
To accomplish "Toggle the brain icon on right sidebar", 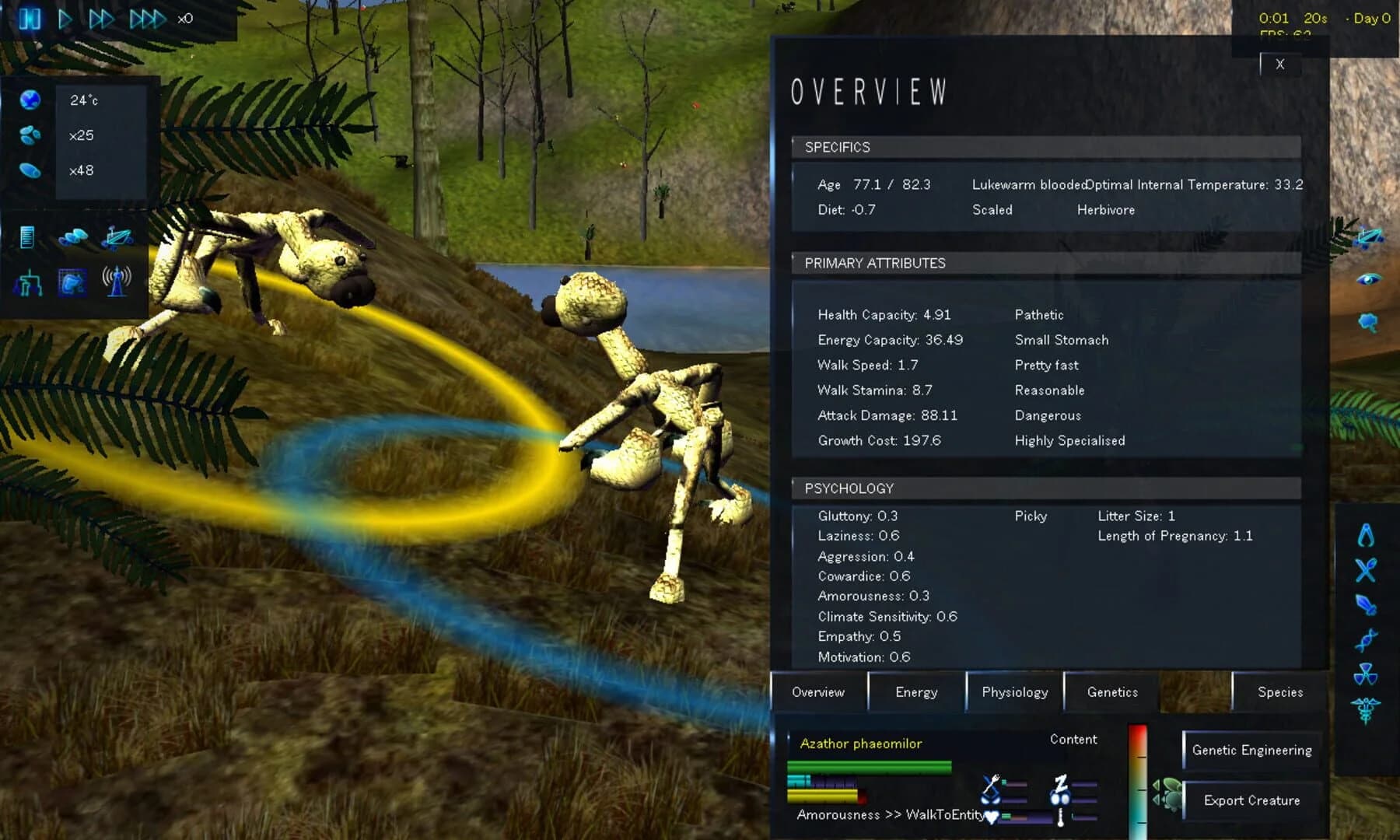I will click(x=1367, y=323).
